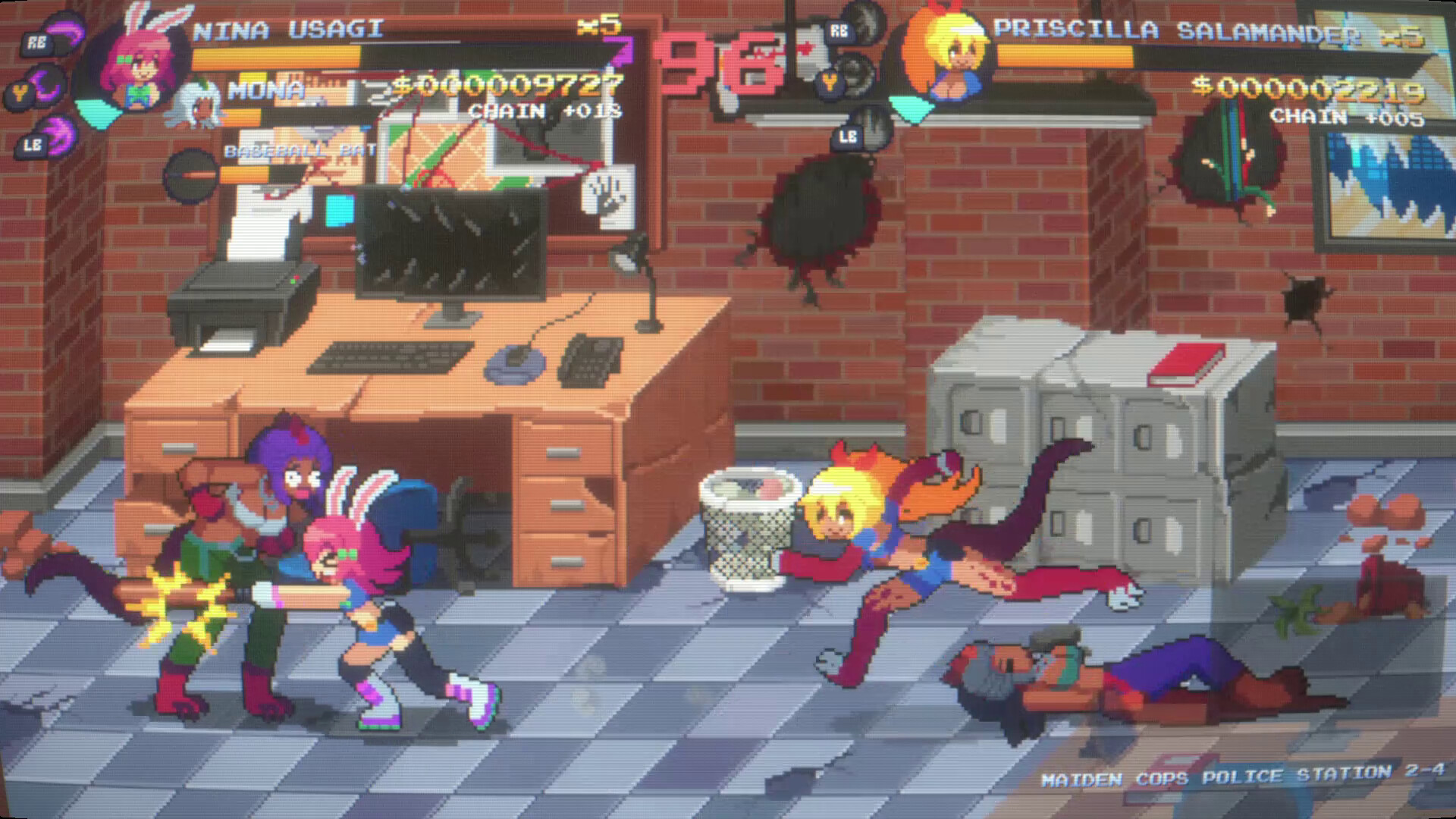Image resolution: width=1456 pixels, height=819 pixels.
Task: Click Nina's cyan special meter diamond
Action: point(97,114)
